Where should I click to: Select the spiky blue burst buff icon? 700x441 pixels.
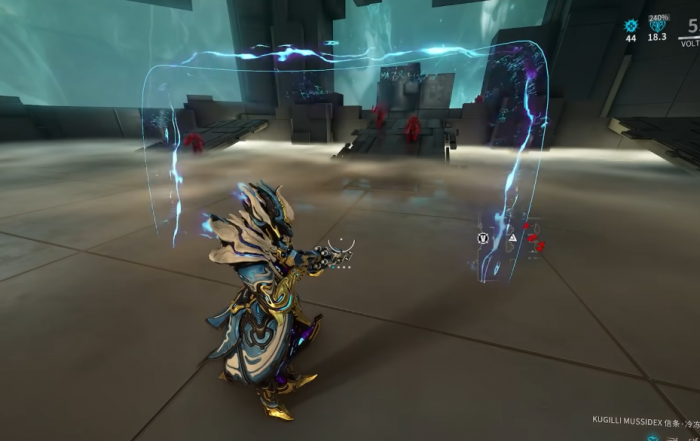(631, 26)
